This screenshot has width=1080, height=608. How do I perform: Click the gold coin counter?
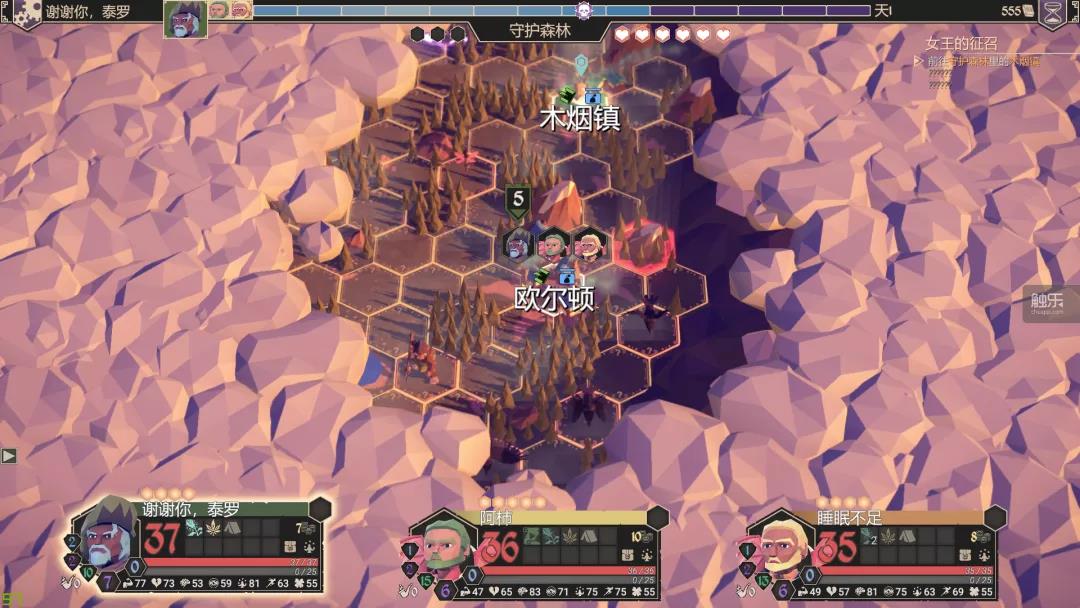point(1018,11)
